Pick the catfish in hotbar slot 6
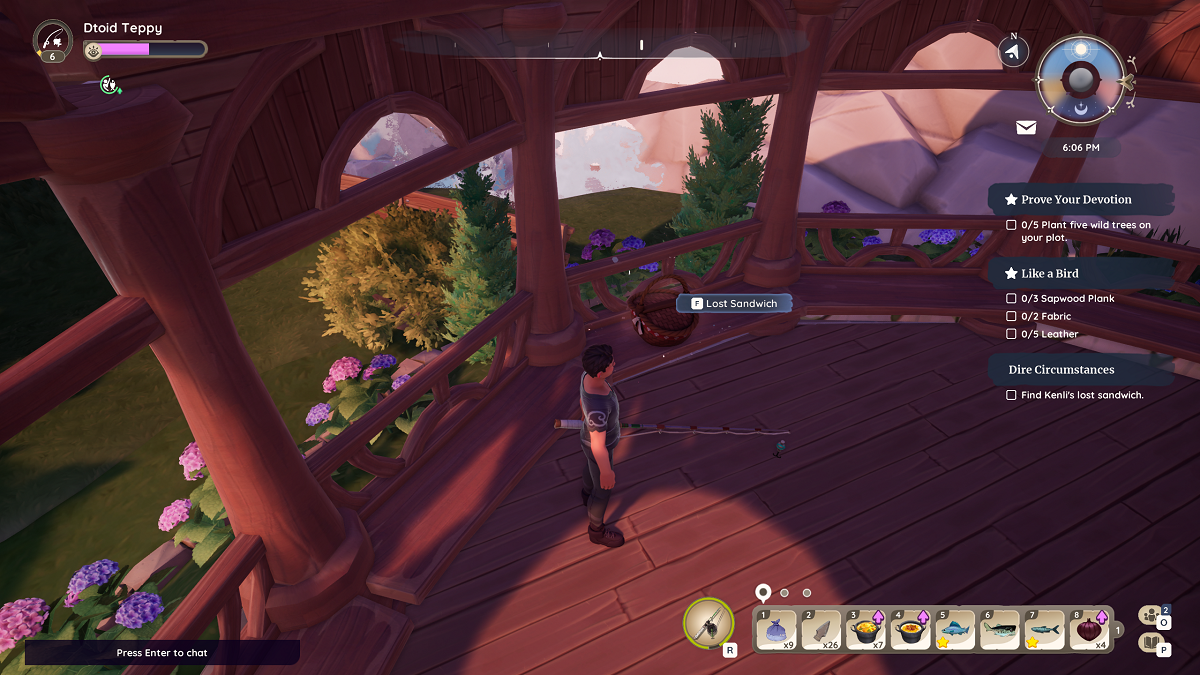 [998, 630]
